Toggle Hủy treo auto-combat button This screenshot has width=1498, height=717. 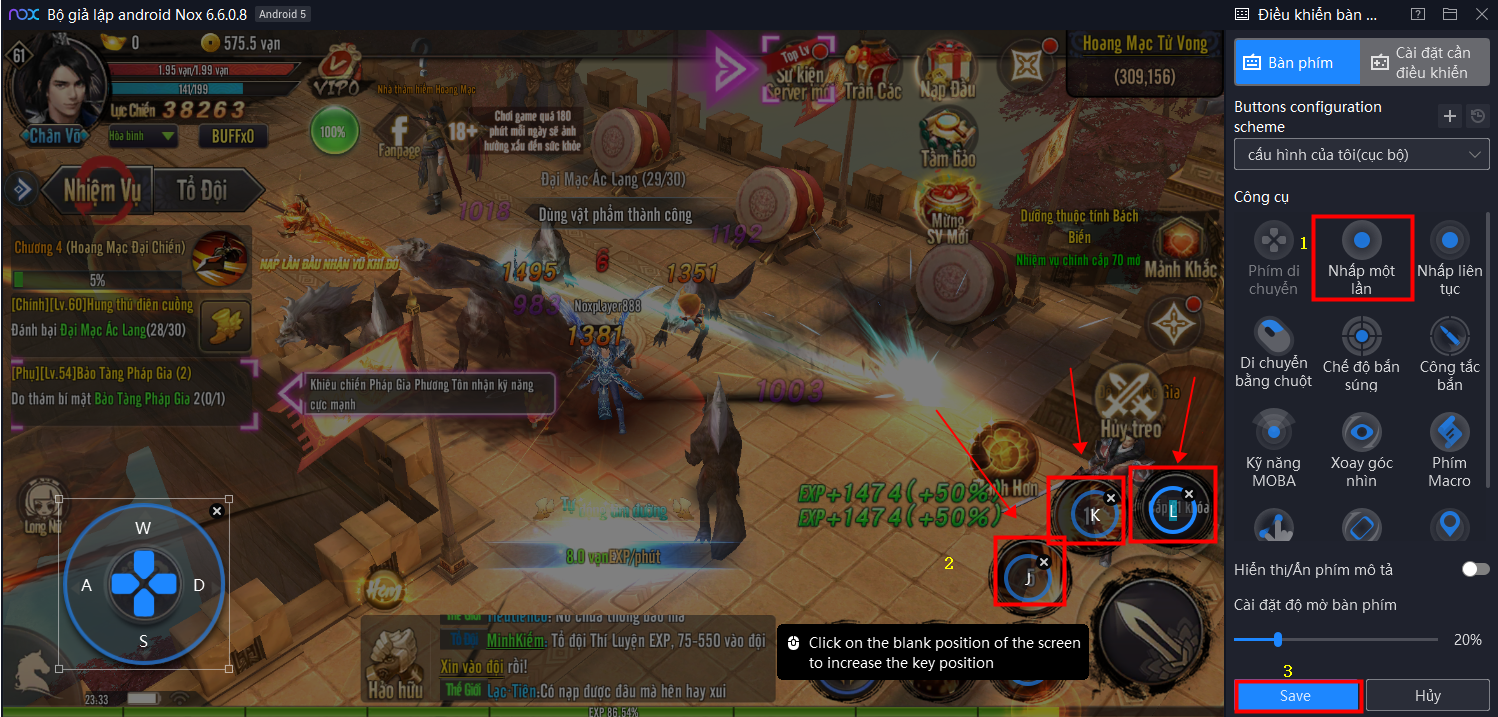(1130, 405)
